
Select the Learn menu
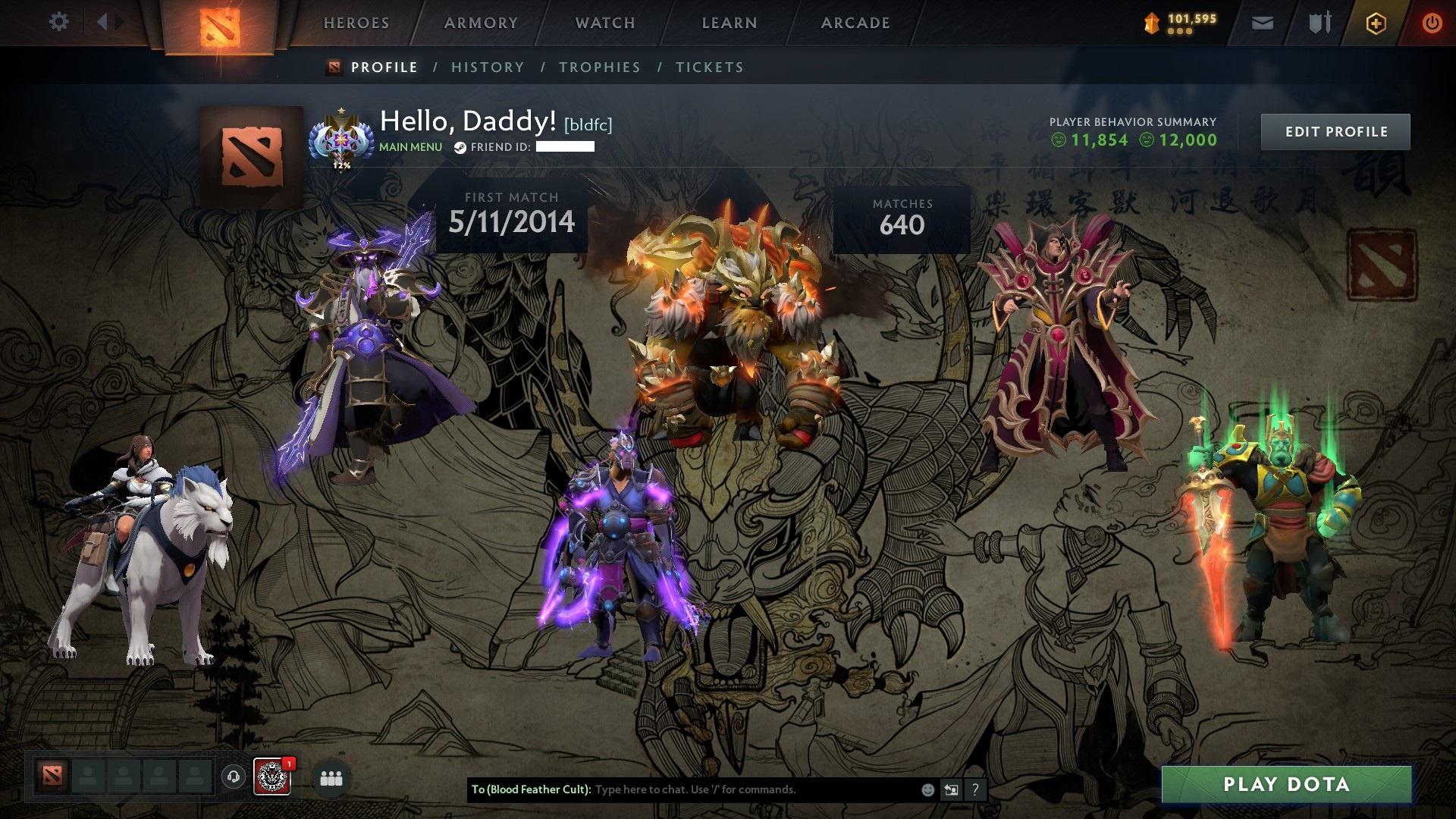pyautogui.click(x=730, y=23)
